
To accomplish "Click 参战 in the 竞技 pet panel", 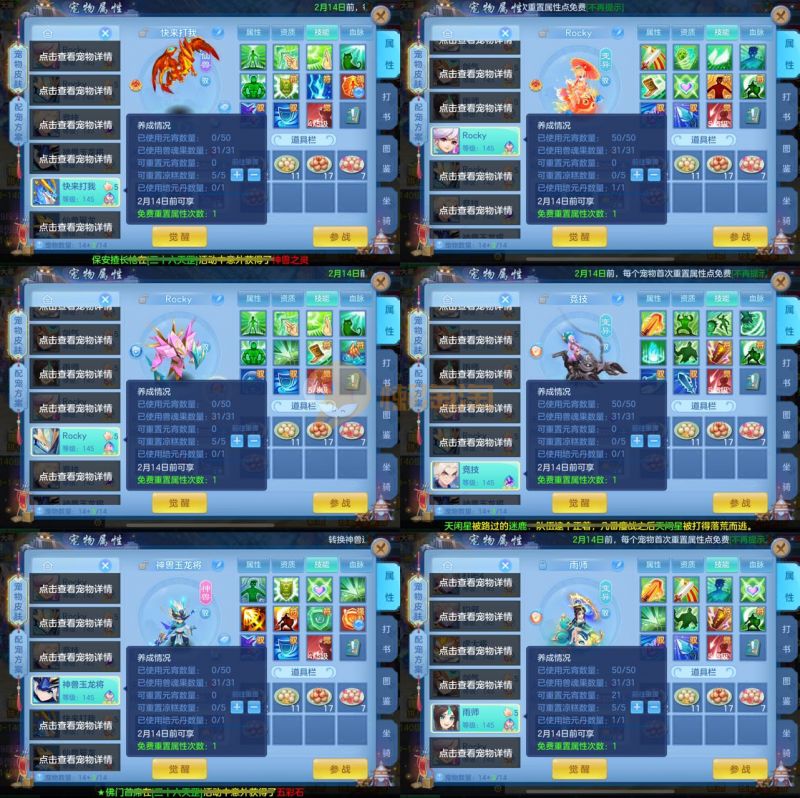I will 740,503.
